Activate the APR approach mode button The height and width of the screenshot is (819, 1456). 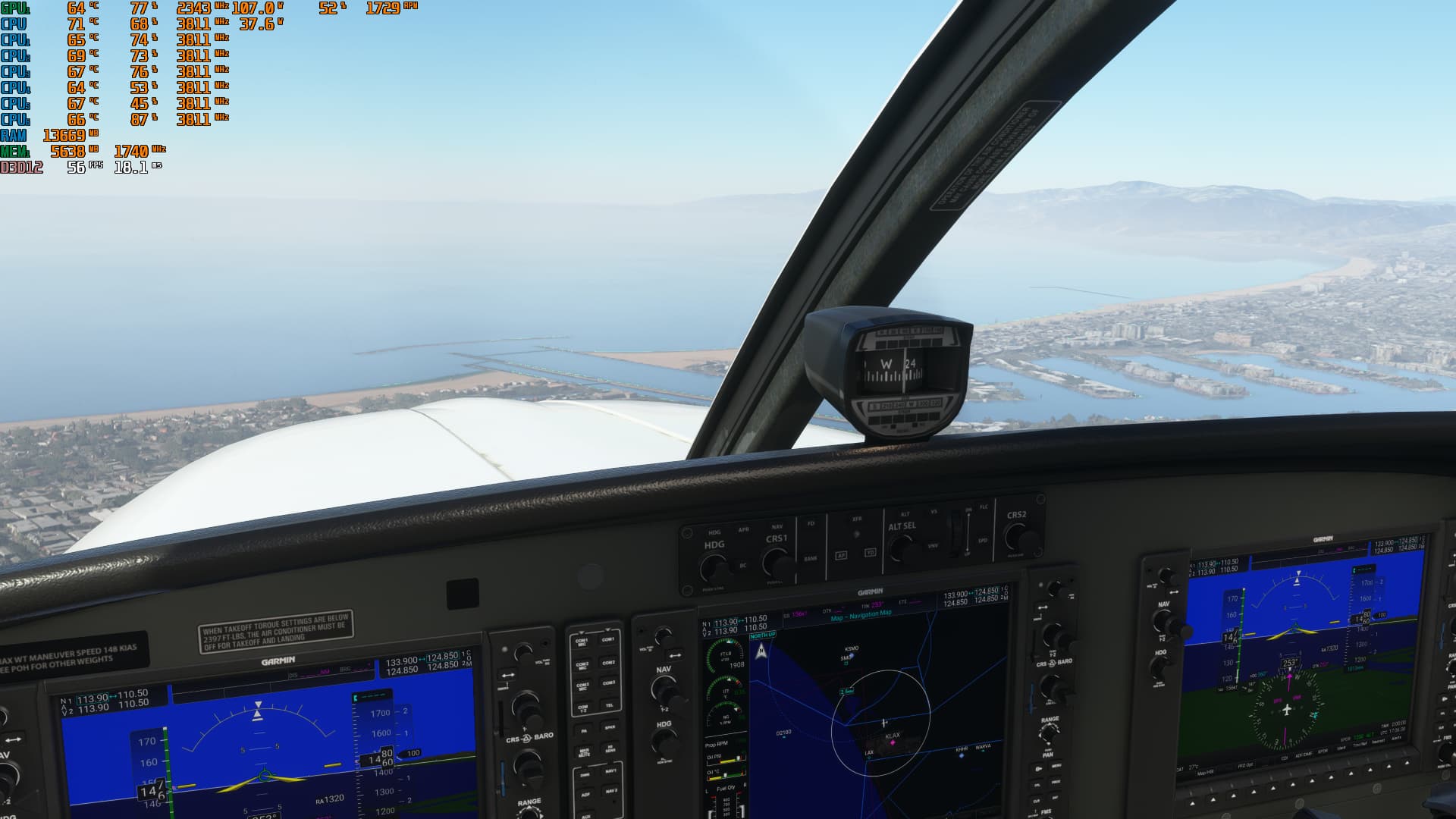click(743, 529)
